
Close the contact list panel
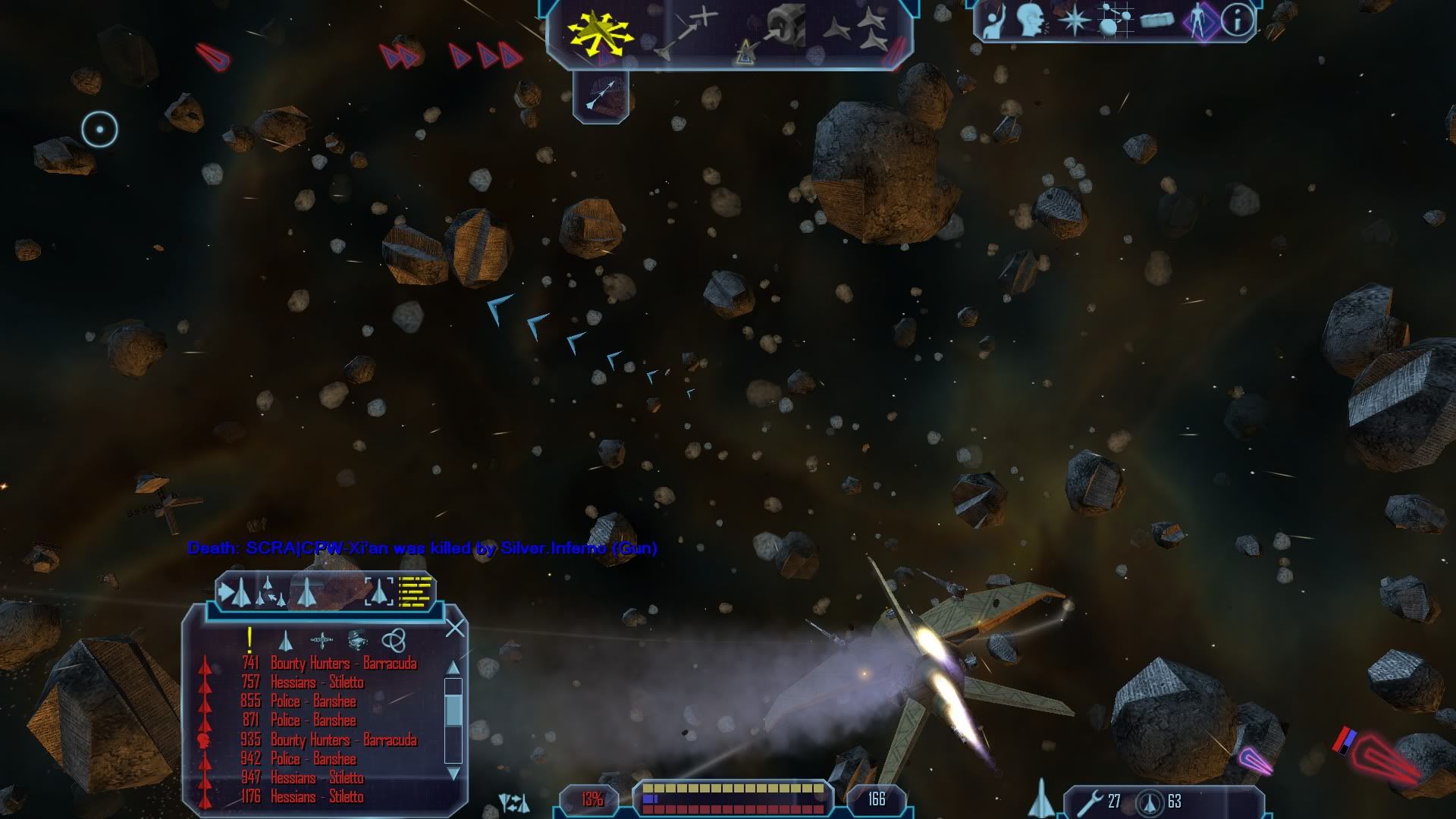point(455,628)
